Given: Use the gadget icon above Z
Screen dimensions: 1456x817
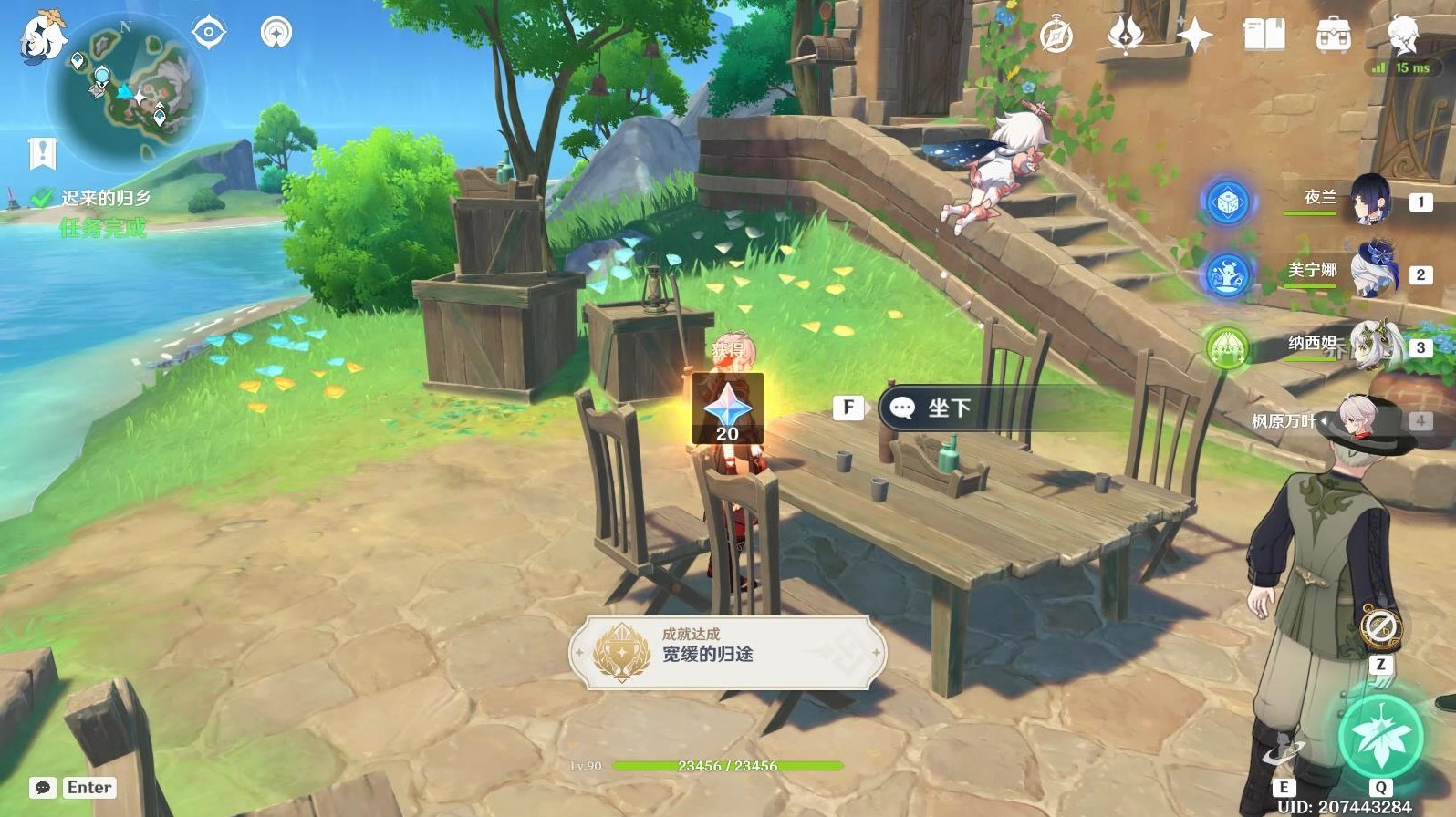Looking at the screenshot, I should tap(1380, 628).
